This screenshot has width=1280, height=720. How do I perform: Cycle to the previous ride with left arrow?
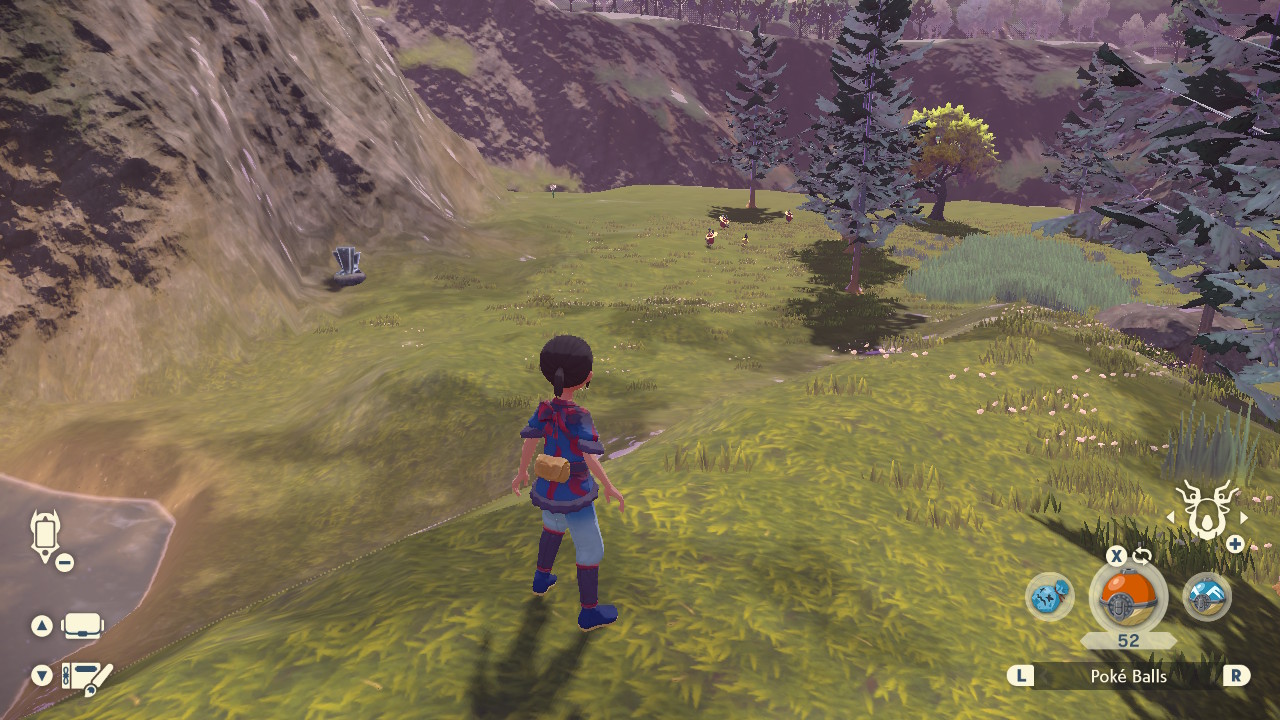1171,517
